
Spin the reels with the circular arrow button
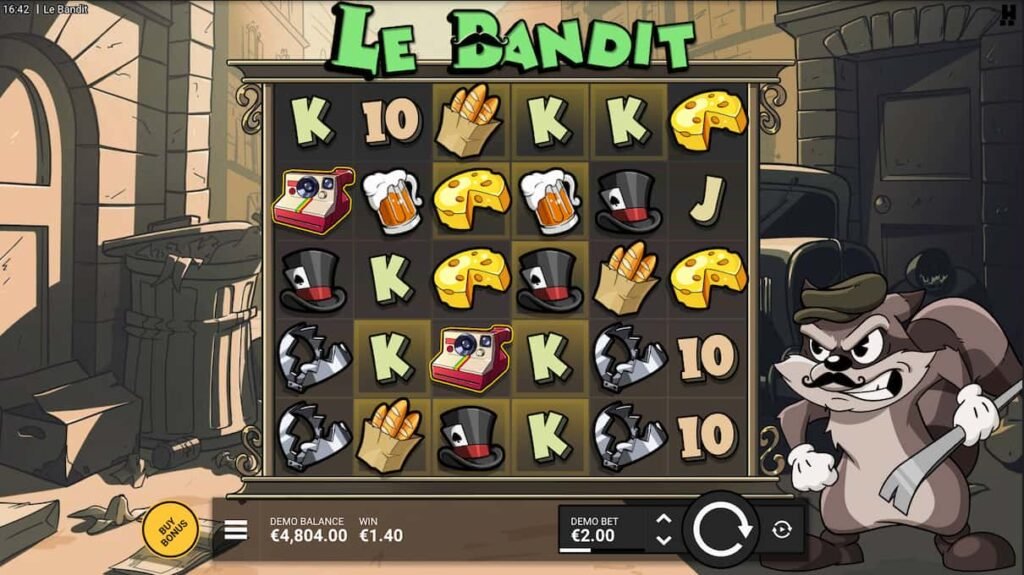coord(721,529)
